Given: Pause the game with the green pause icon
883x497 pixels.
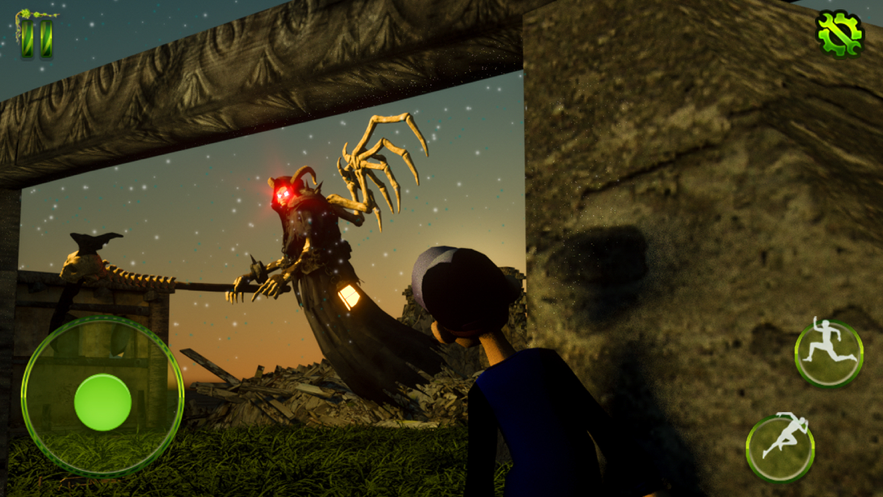Looking at the screenshot, I should (x=37, y=34).
